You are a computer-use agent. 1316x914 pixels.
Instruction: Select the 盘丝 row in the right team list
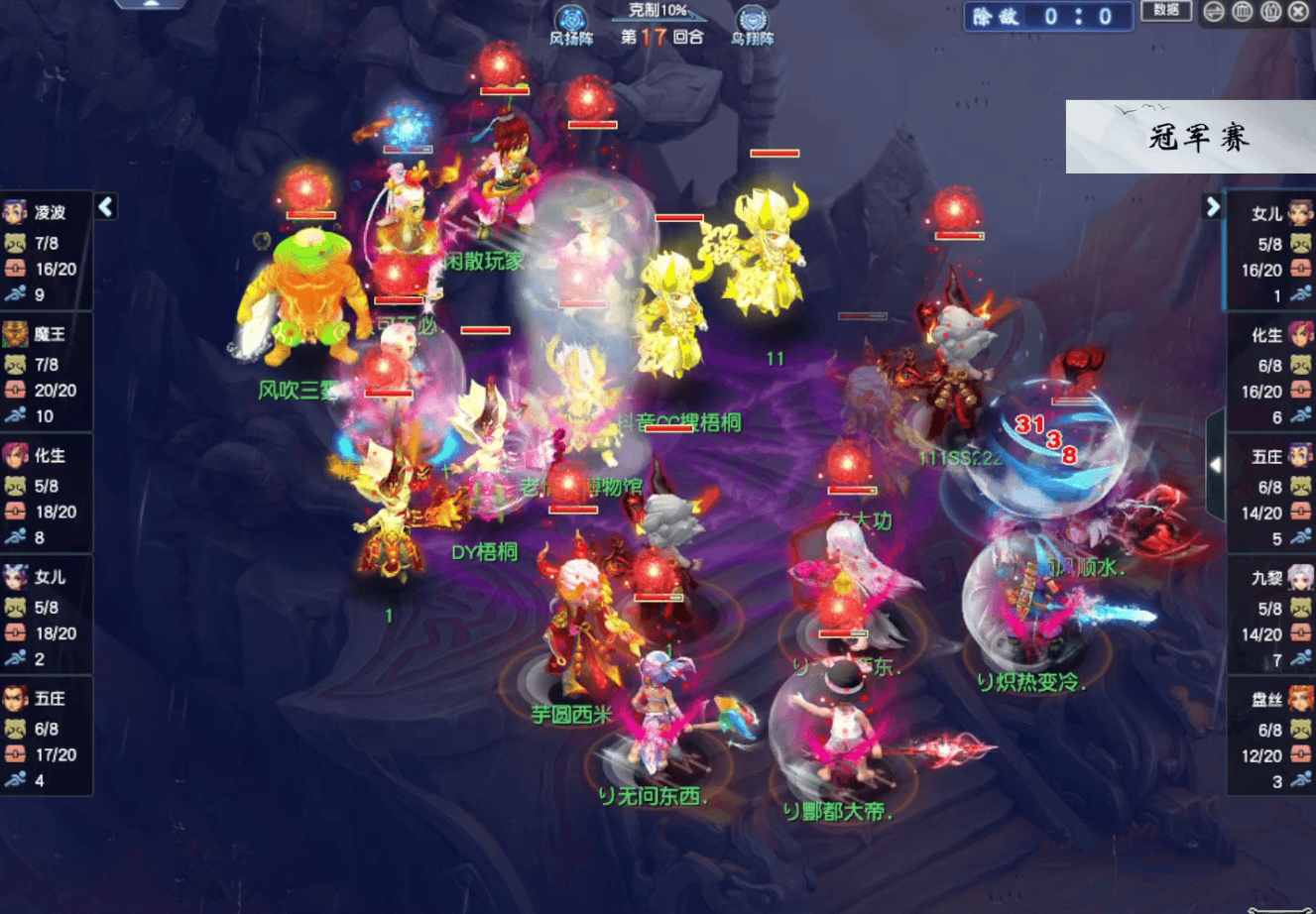[1273, 740]
